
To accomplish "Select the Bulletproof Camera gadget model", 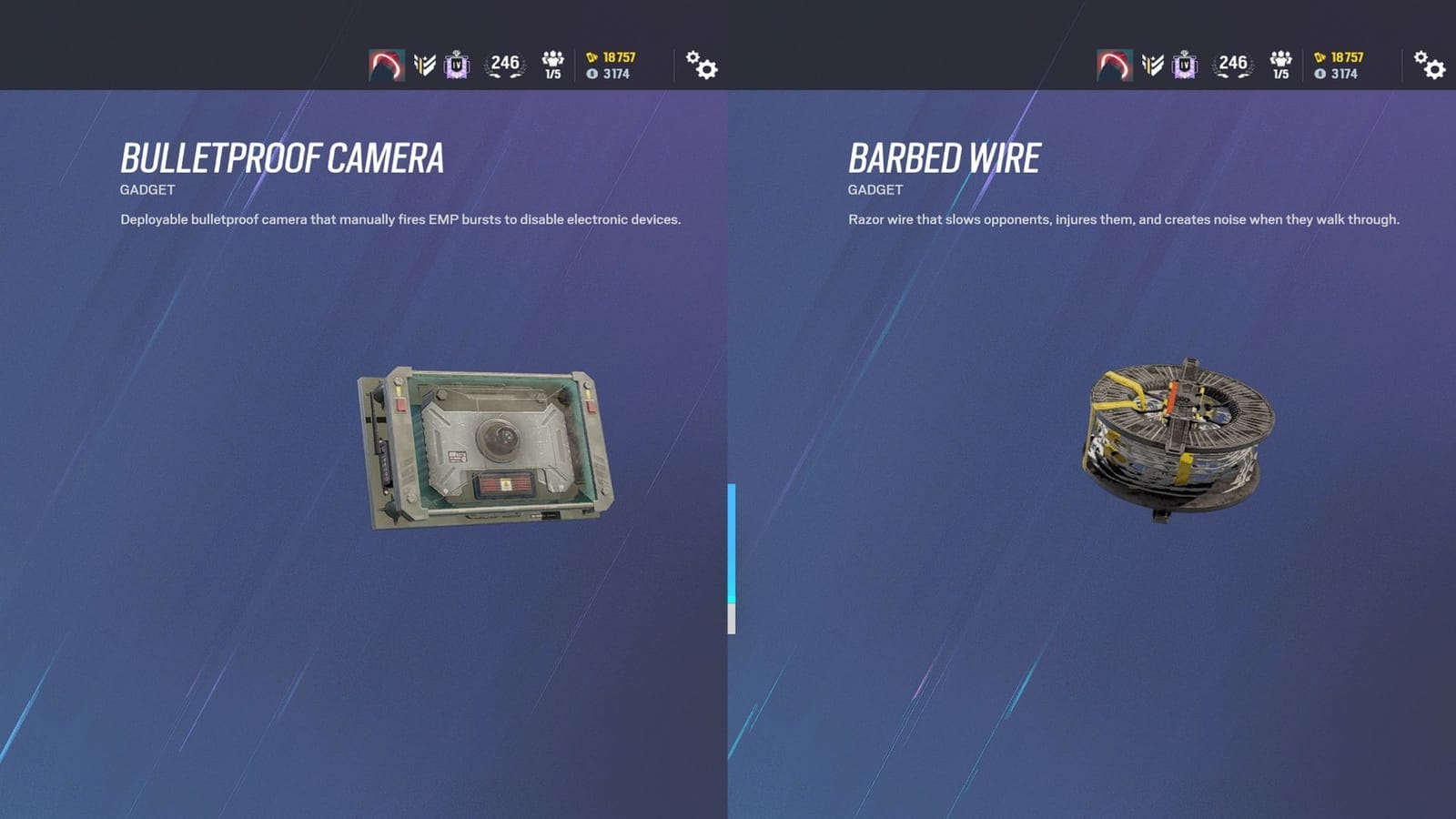I will (487, 446).
